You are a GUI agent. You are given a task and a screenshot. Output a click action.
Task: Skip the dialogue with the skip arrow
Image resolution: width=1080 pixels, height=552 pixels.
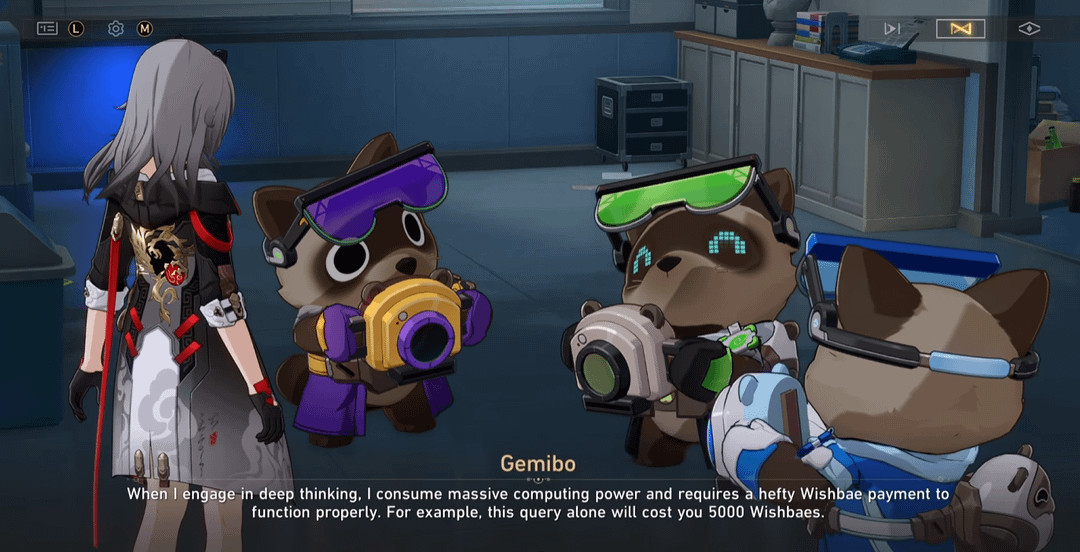pyautogui.click(x=892, y=28)
